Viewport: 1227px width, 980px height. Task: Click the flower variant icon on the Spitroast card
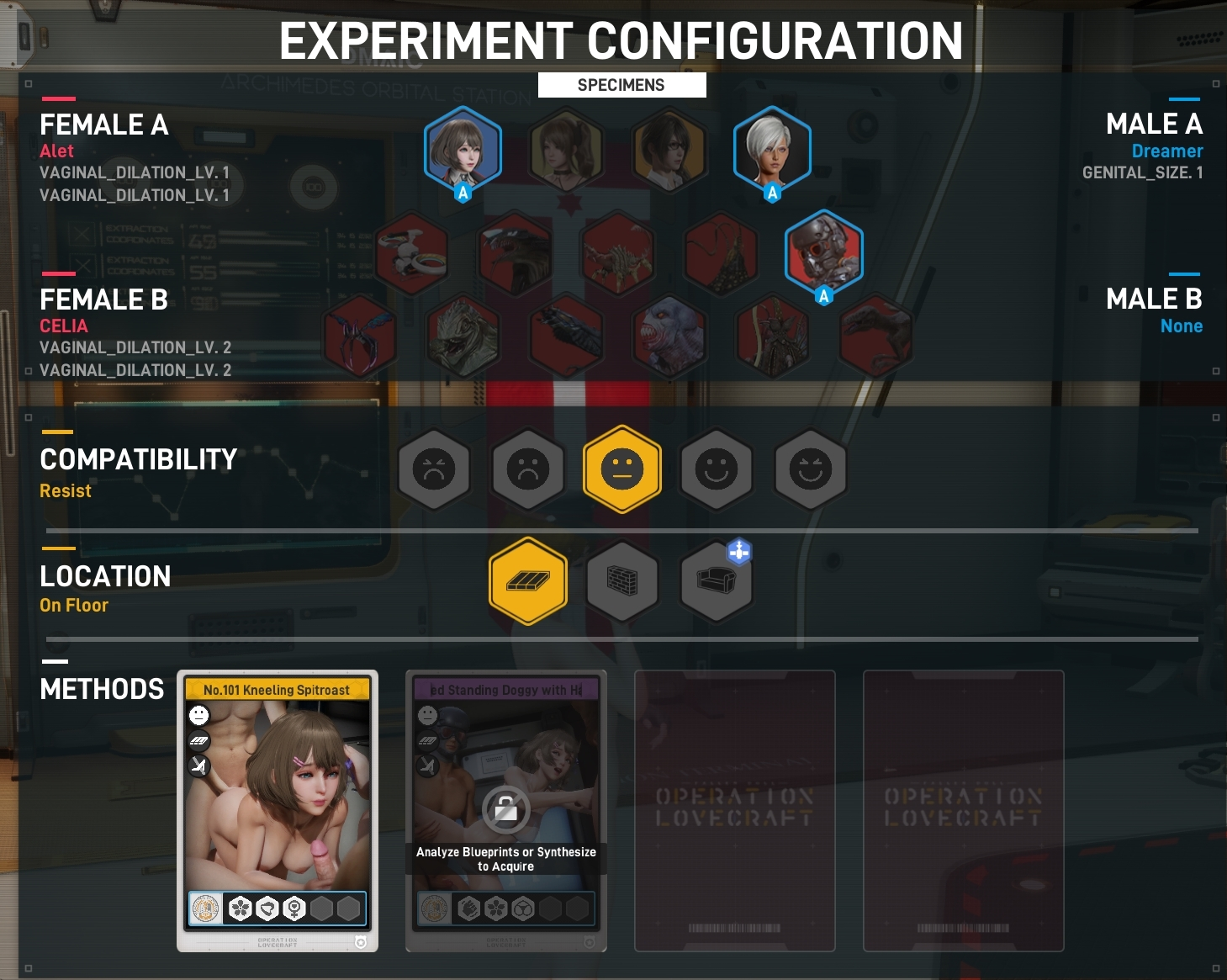click(240, 908)
